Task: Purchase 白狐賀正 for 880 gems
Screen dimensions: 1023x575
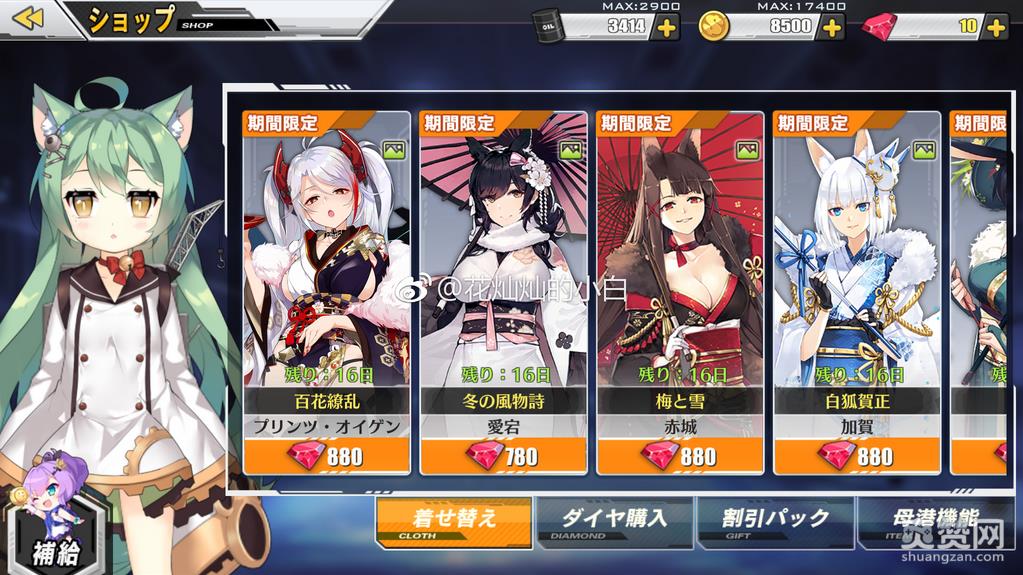Action: [x=857, y=456]
